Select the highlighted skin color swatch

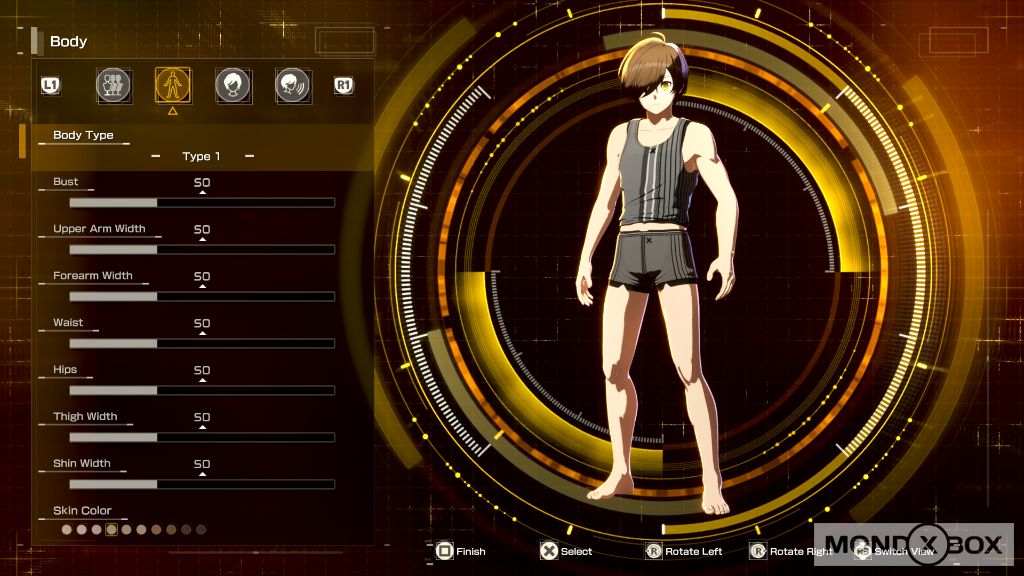click(112, 530)
